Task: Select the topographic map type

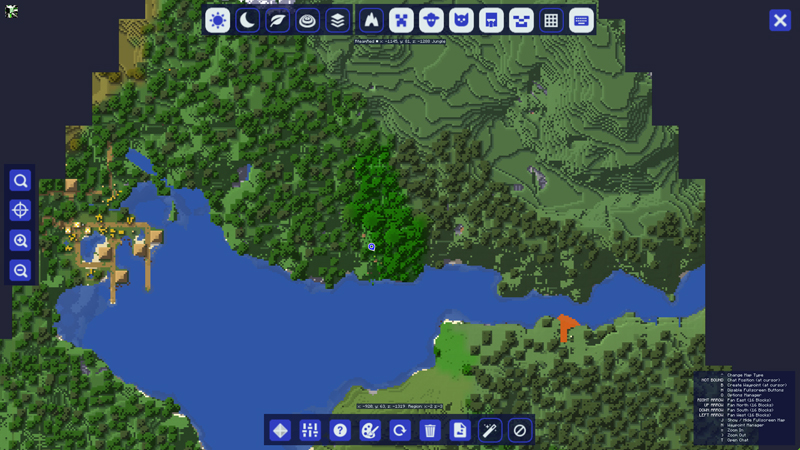Action: pyautogui.click(x=308, y=20)
